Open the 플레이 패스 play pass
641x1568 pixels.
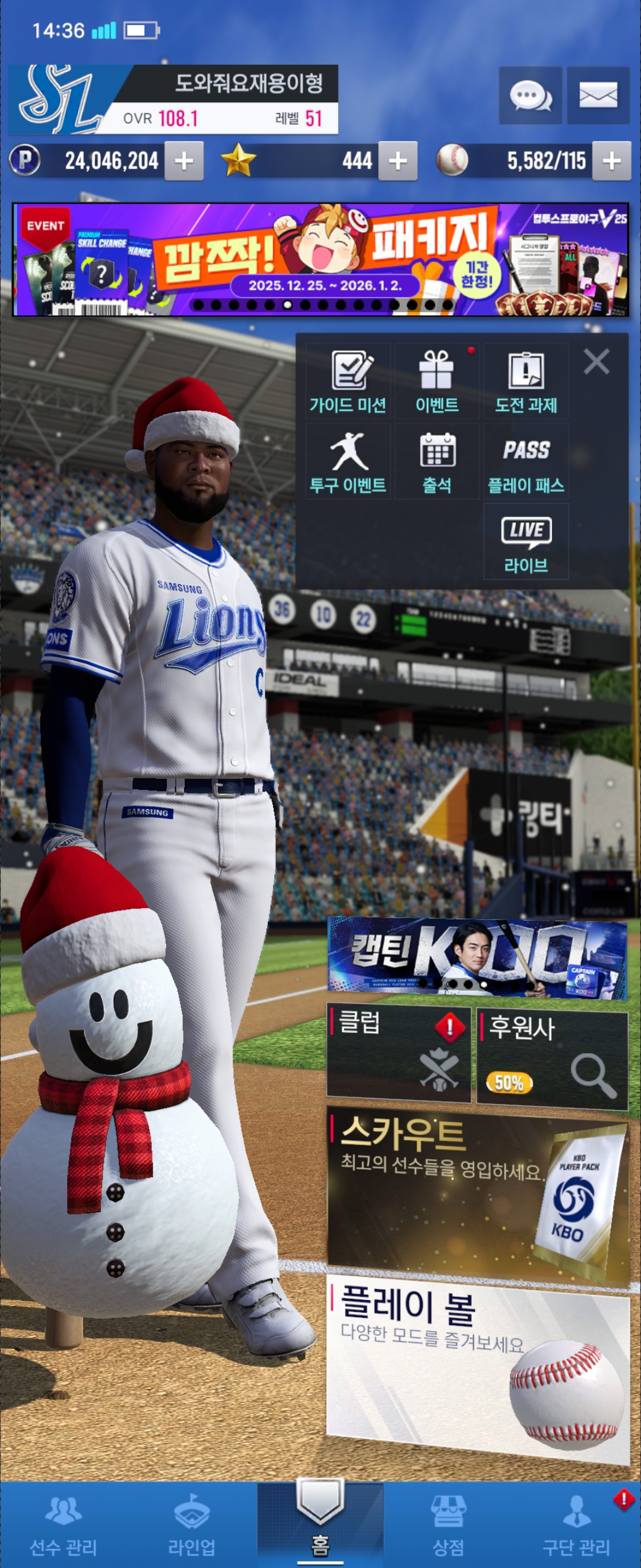point(526,462)
